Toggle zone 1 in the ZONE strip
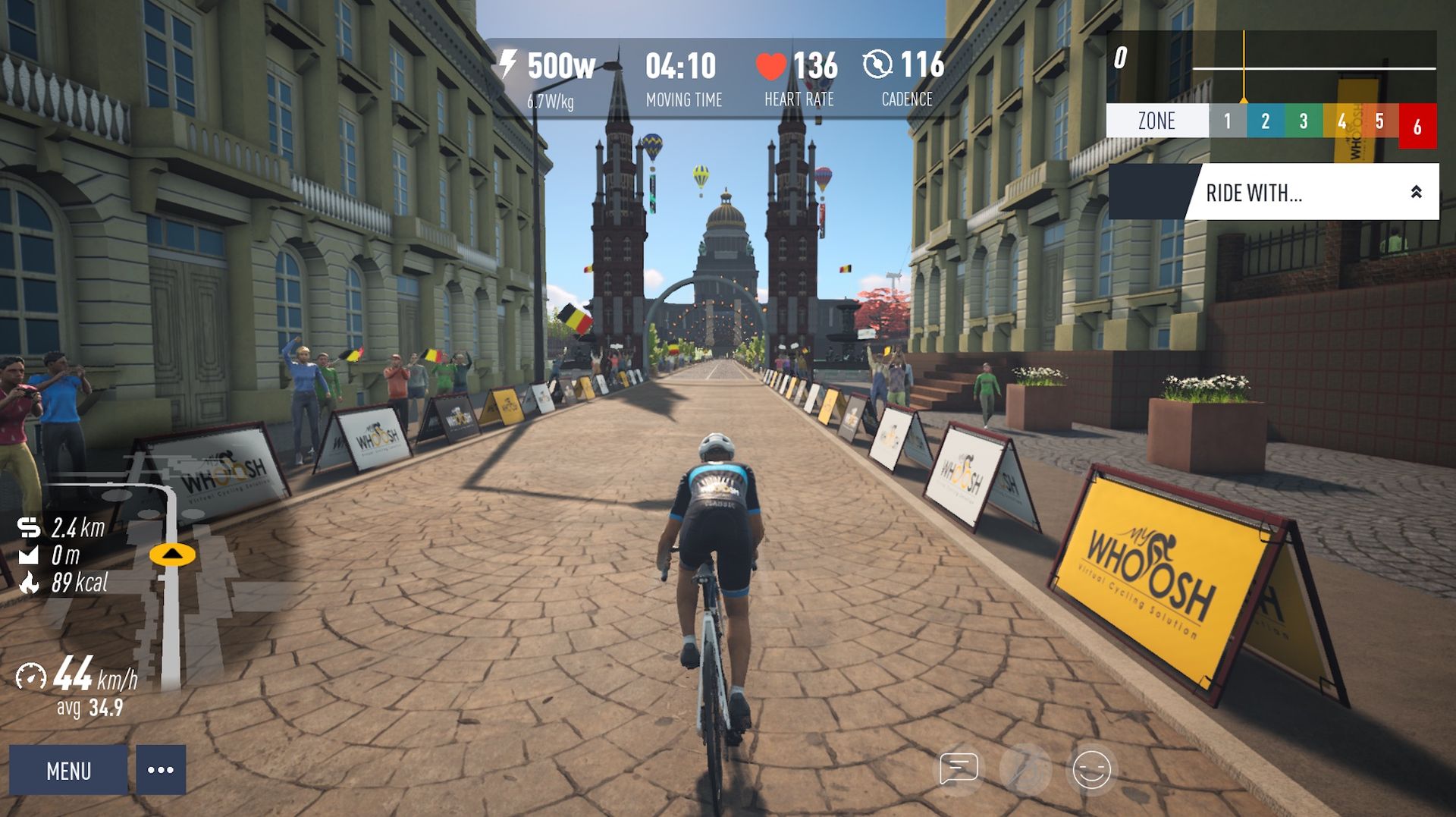Image resolution: width=1456 pixels, height=817 pixels. pos(1228,120)
